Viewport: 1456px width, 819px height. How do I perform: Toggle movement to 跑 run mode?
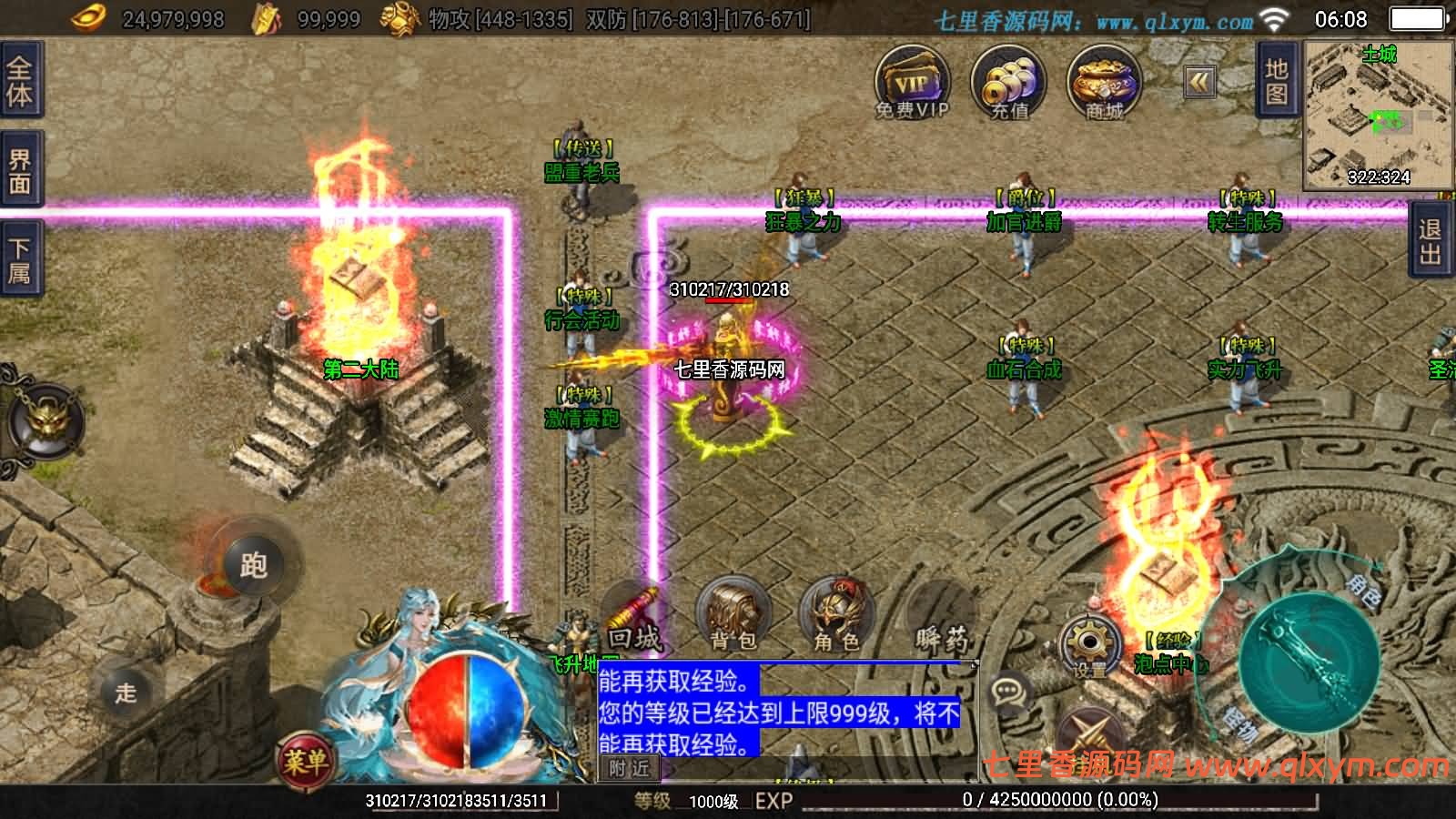pos(257,564)
